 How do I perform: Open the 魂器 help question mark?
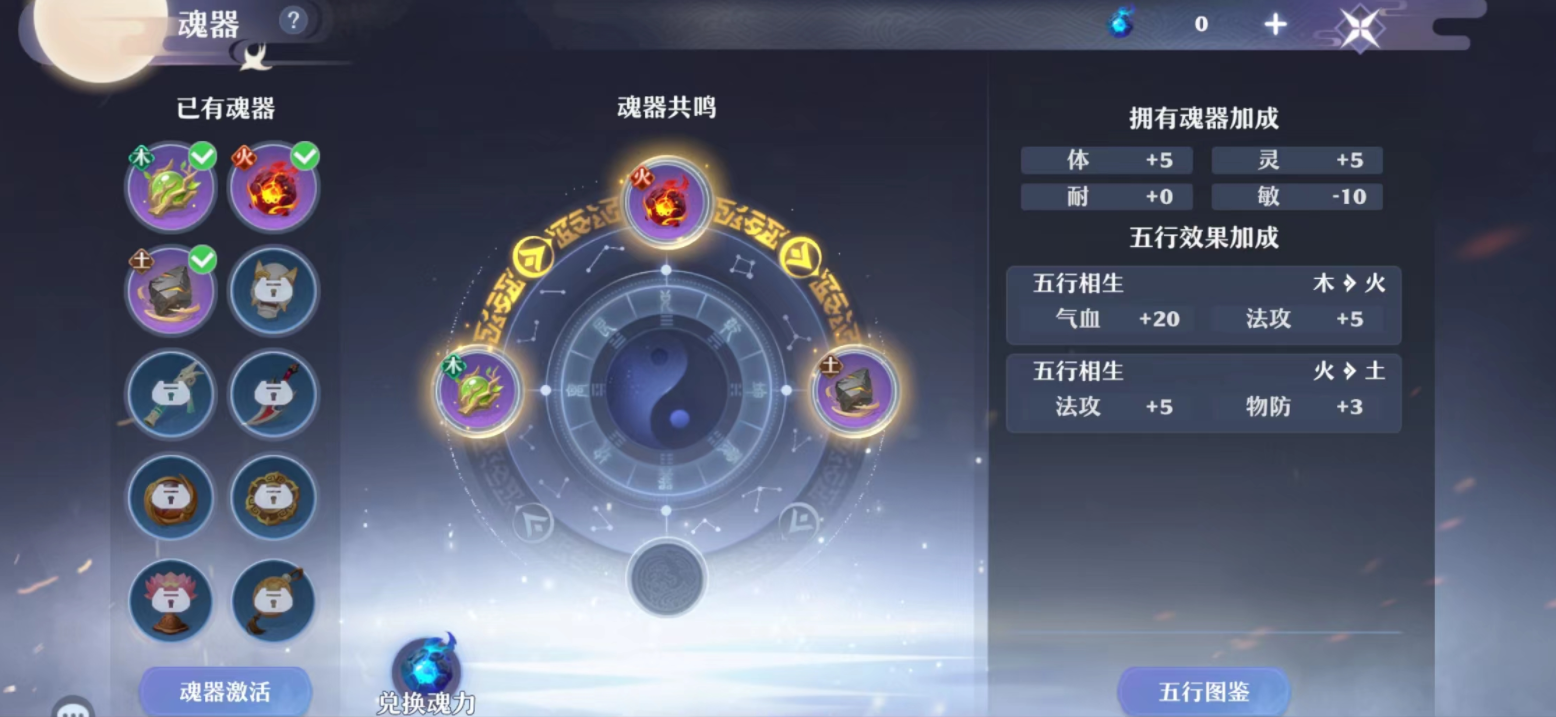pyautogui.click(x=292, y=21)
